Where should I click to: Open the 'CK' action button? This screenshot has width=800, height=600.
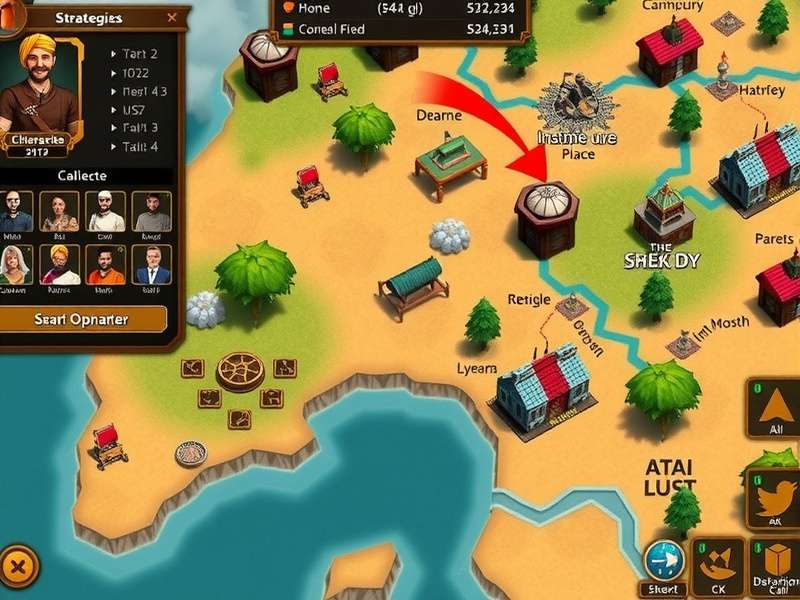[x=719, y=566]
